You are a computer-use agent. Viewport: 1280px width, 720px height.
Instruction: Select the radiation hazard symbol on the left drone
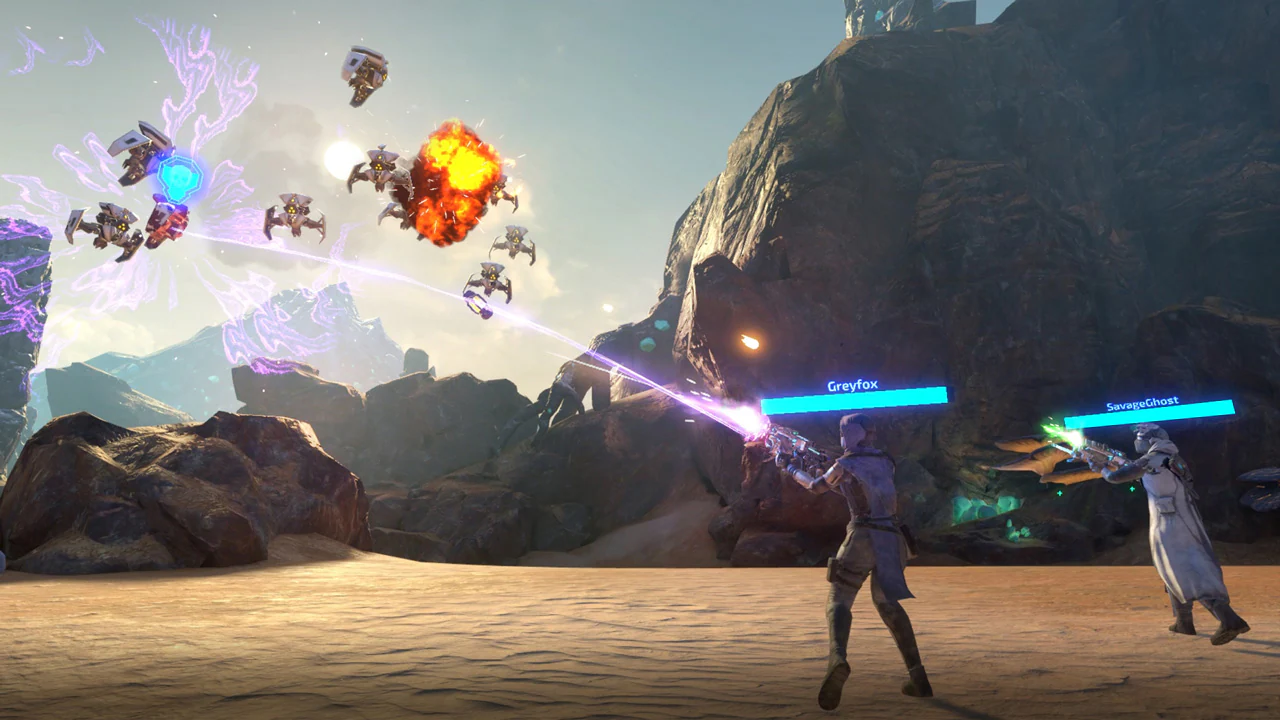point(120,226)
